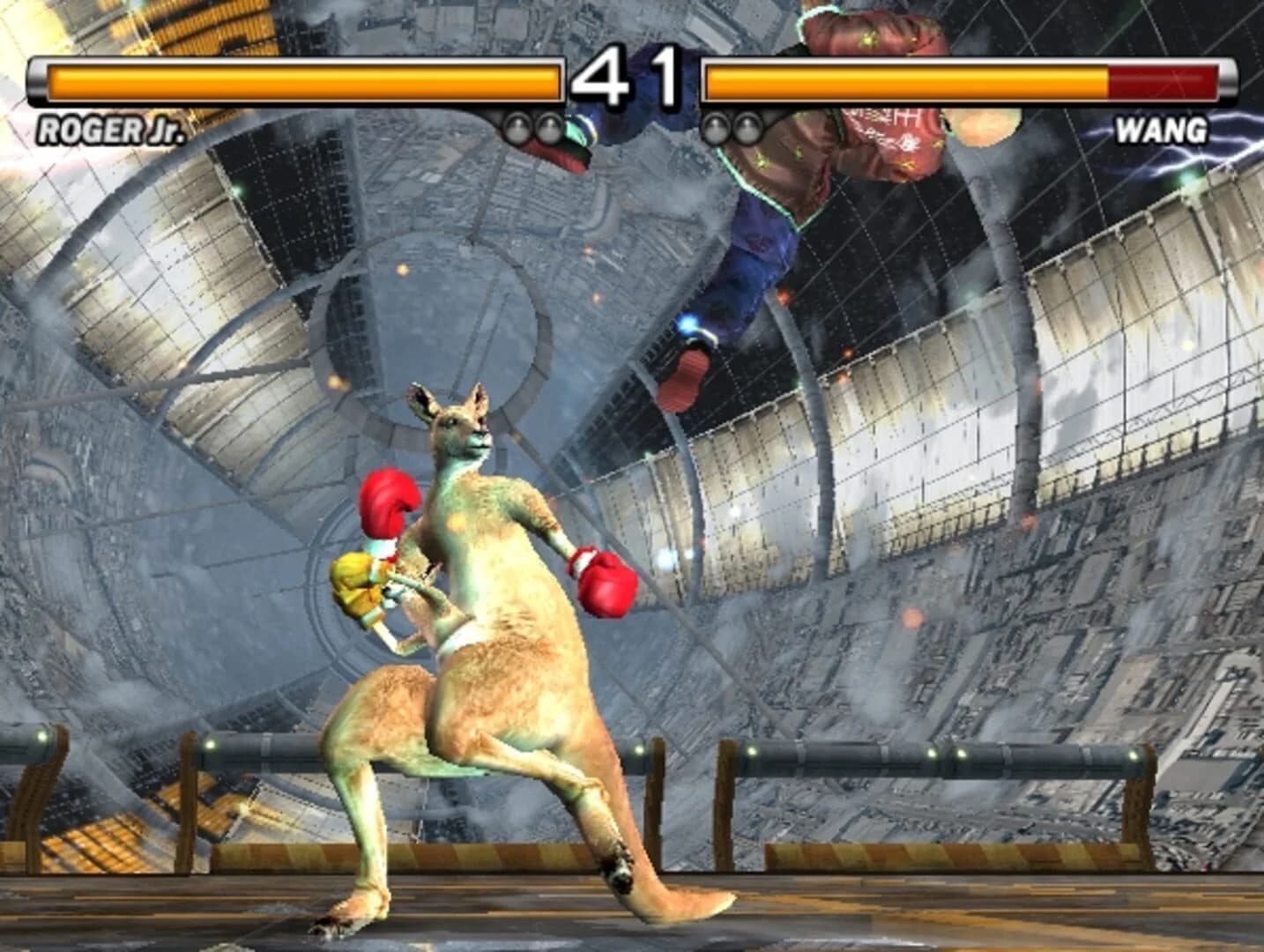Select the ROGER Jr. name label

[x=110, y=132]
